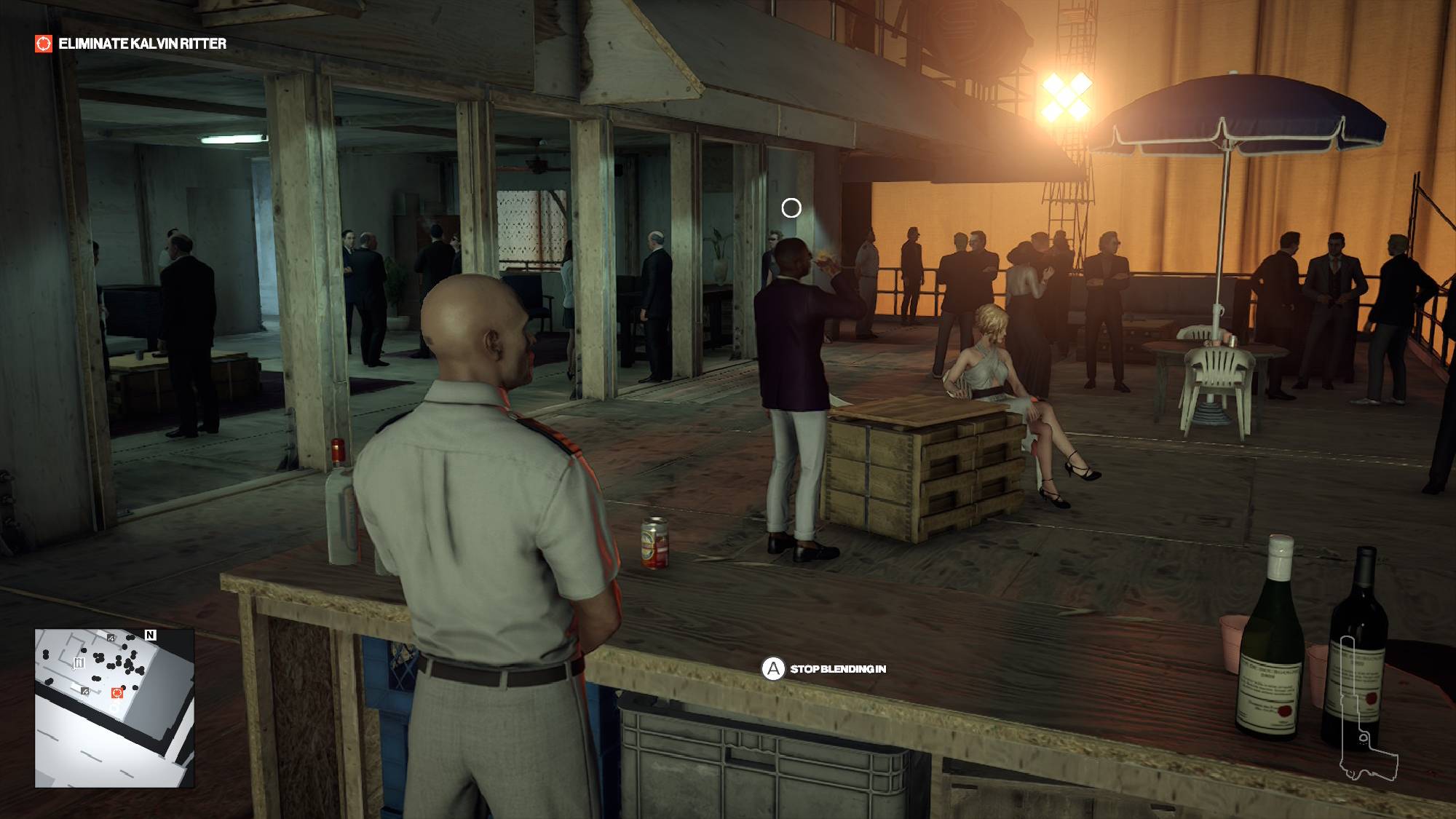Open the minimap
Screen dimensions: 1456x819
[x=114, y=708]
